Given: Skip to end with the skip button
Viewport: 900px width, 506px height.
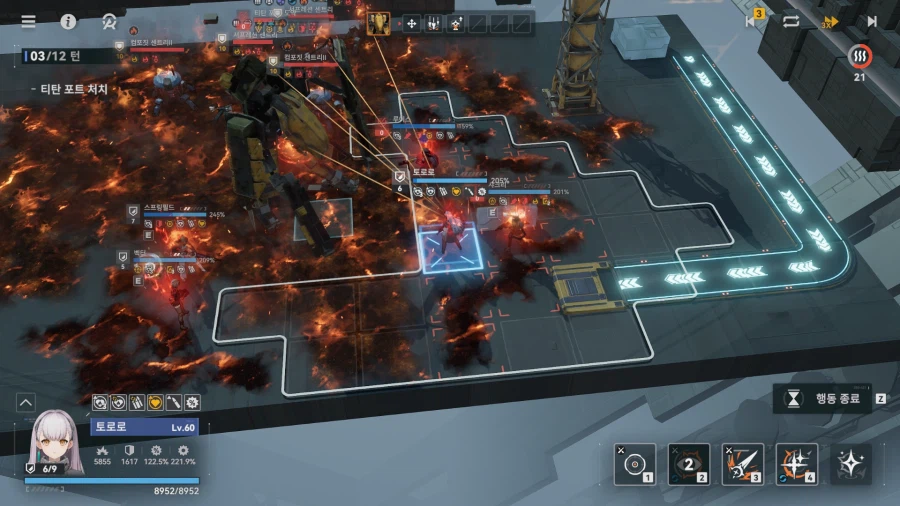Looking at the screenshot, I should [872, 20].
